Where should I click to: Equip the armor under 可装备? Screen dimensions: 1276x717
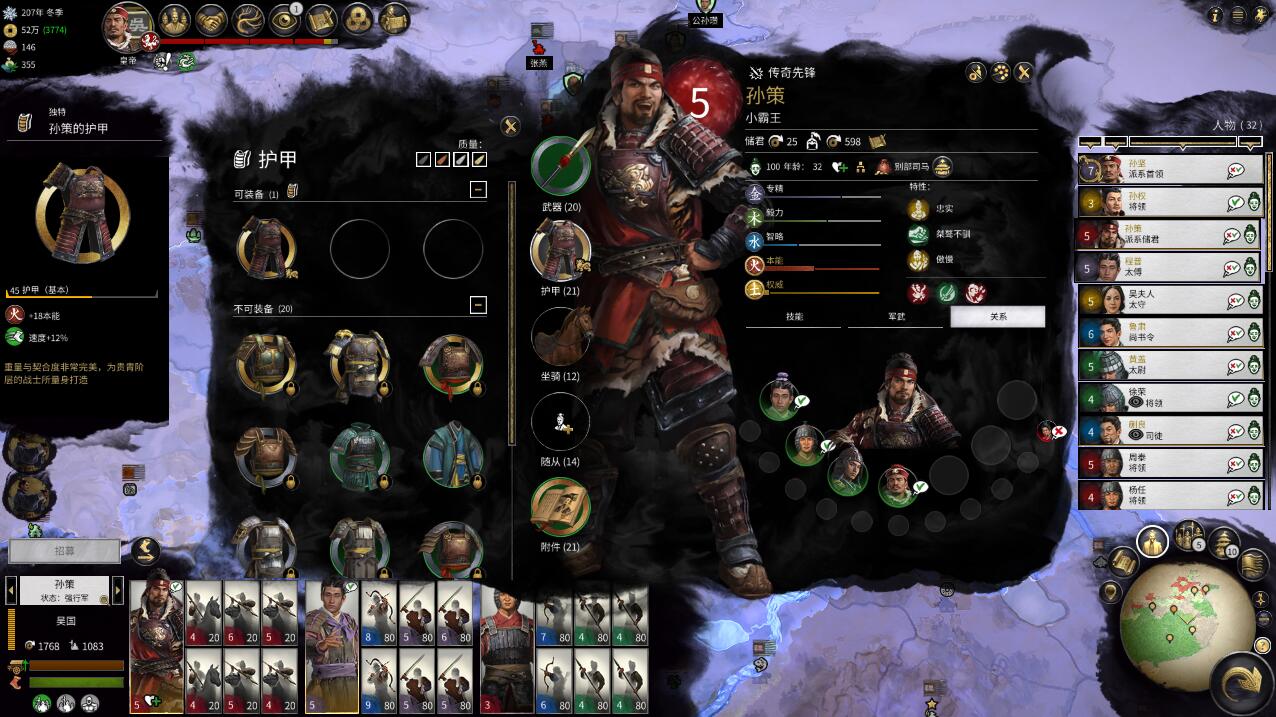267,247
